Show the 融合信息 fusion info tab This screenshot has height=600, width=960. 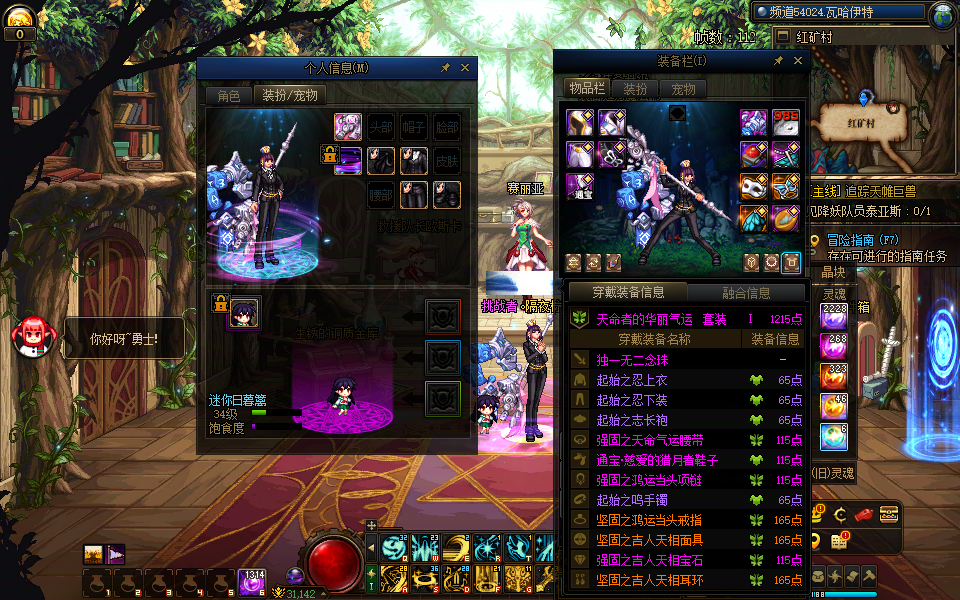(x=746, y=293)
